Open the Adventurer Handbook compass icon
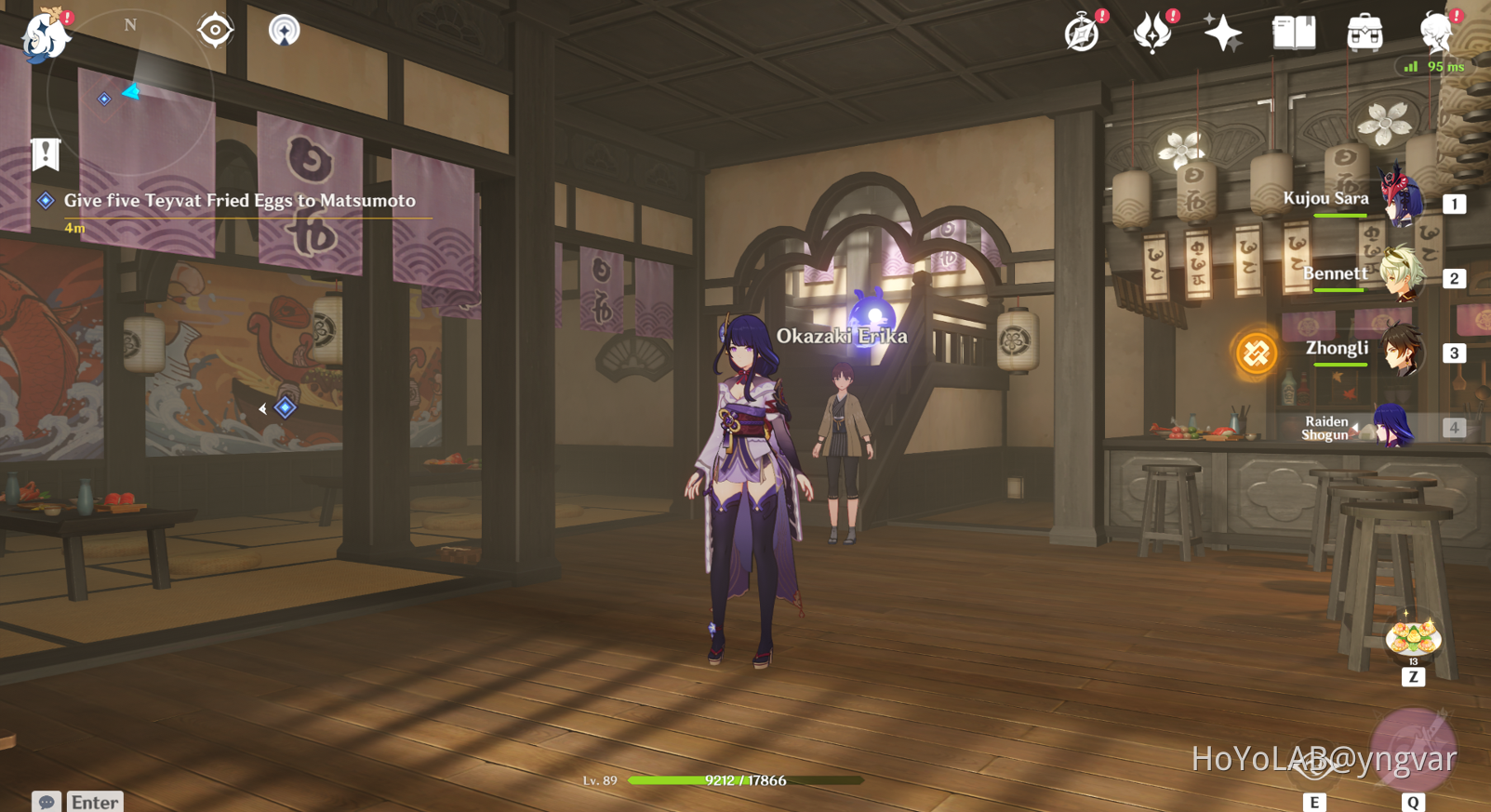 pyautogui.click(x=1082, y=33)
